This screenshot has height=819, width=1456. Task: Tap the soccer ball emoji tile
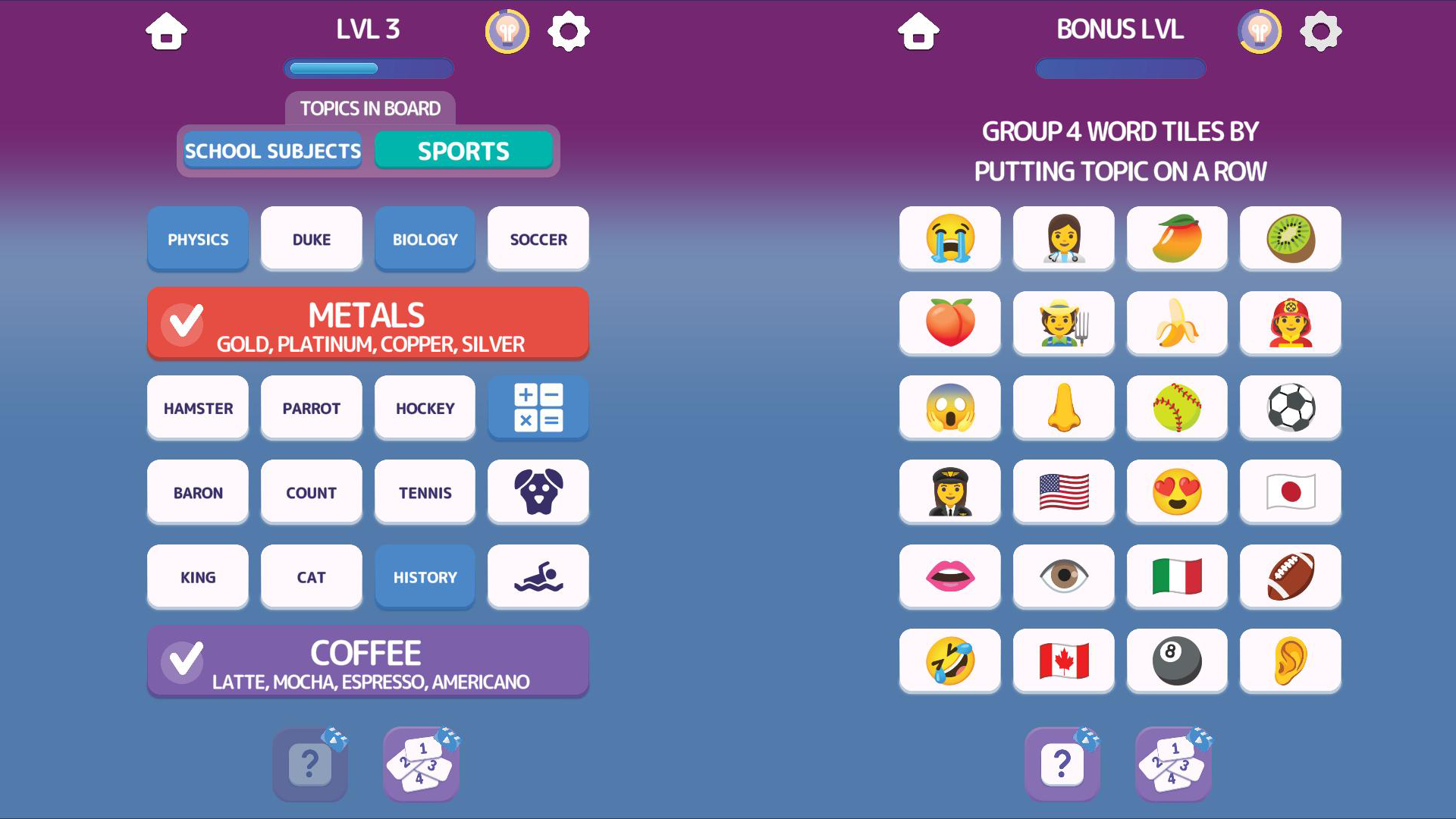(x=1291, y=408)
